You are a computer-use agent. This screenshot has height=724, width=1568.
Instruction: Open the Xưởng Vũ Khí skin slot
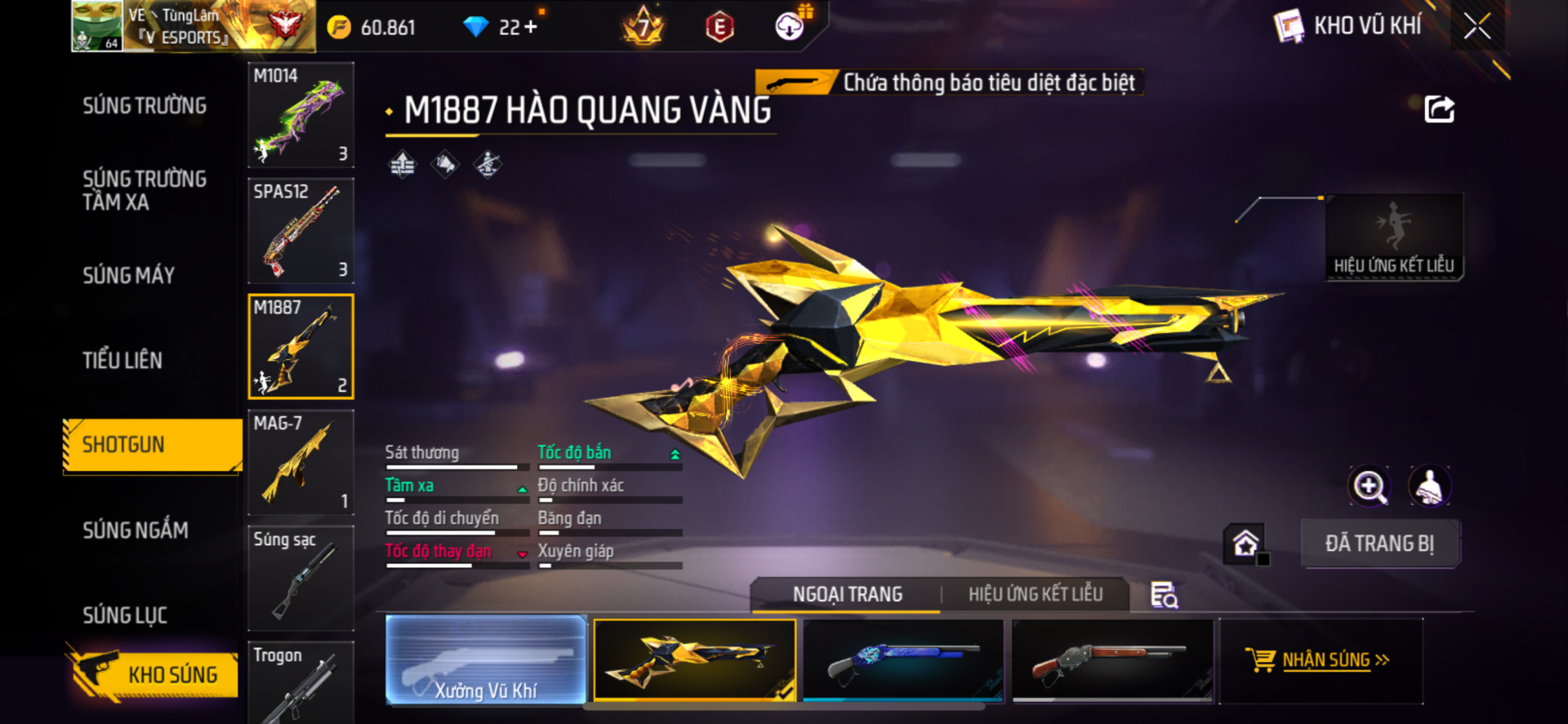486,660
